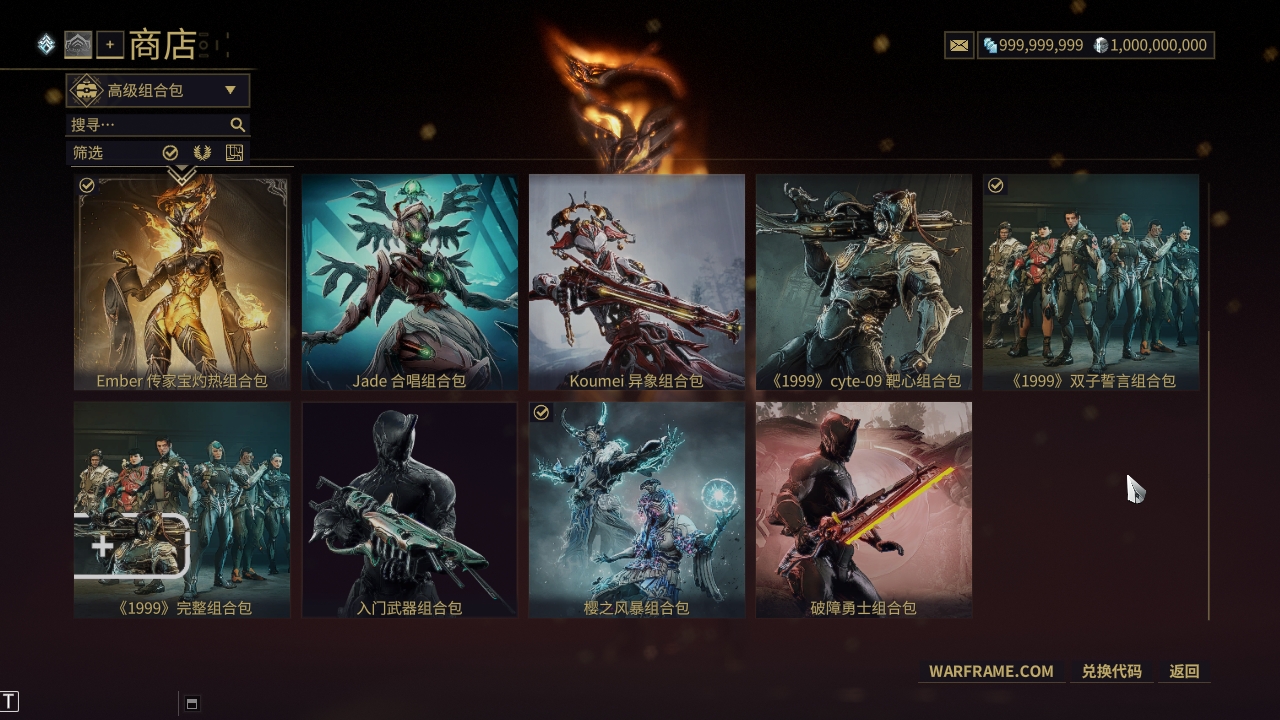Choose the 入门武器组合包 starter weapons bundle
The image size is (1280, 720).
point(409,509)
